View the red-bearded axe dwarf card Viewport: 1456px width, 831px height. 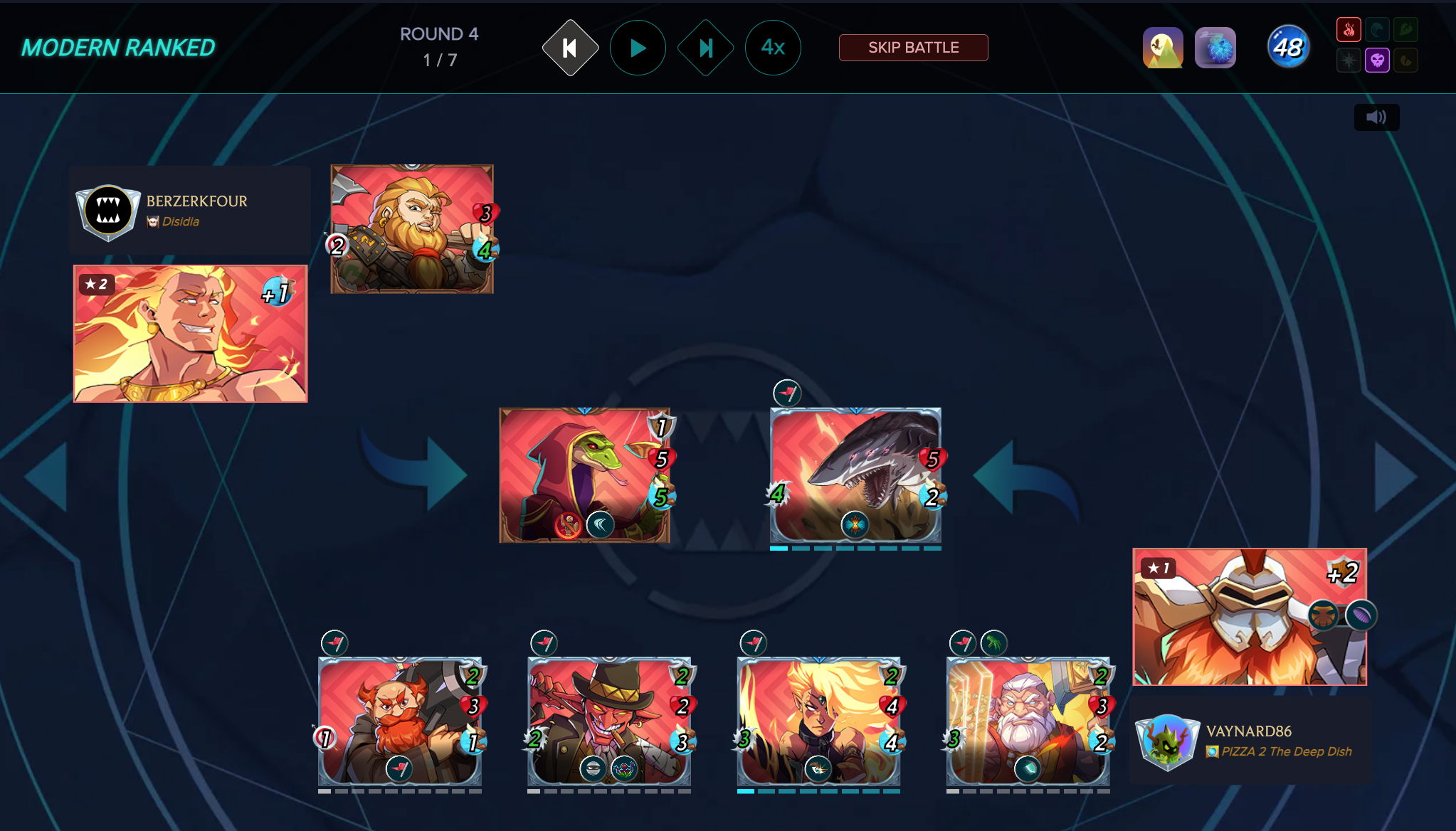[x=411, y=229]
